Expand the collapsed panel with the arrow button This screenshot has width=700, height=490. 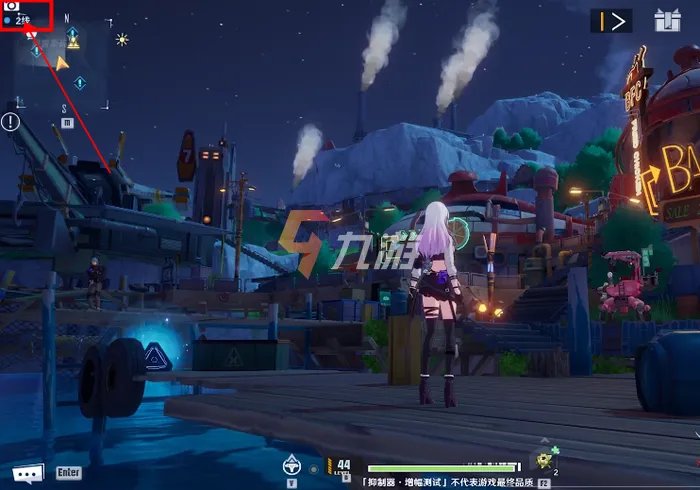click(x=611, y=21)
